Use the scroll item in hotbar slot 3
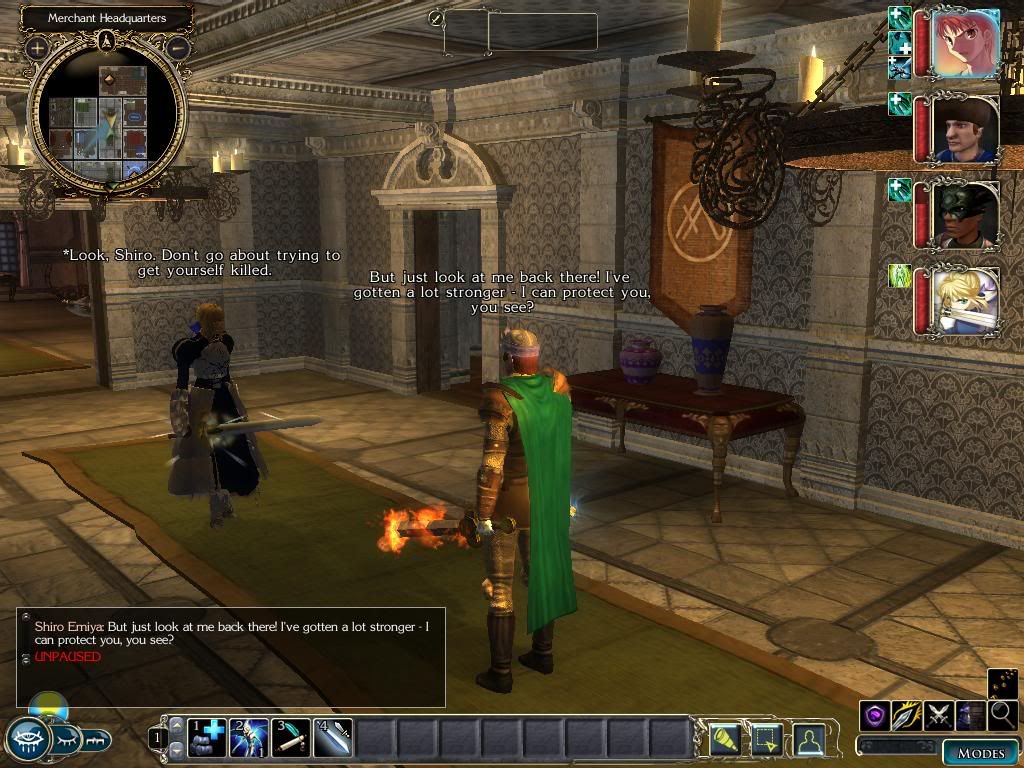The height and width of the screenshot is (768, 1024). click(291, 738)
